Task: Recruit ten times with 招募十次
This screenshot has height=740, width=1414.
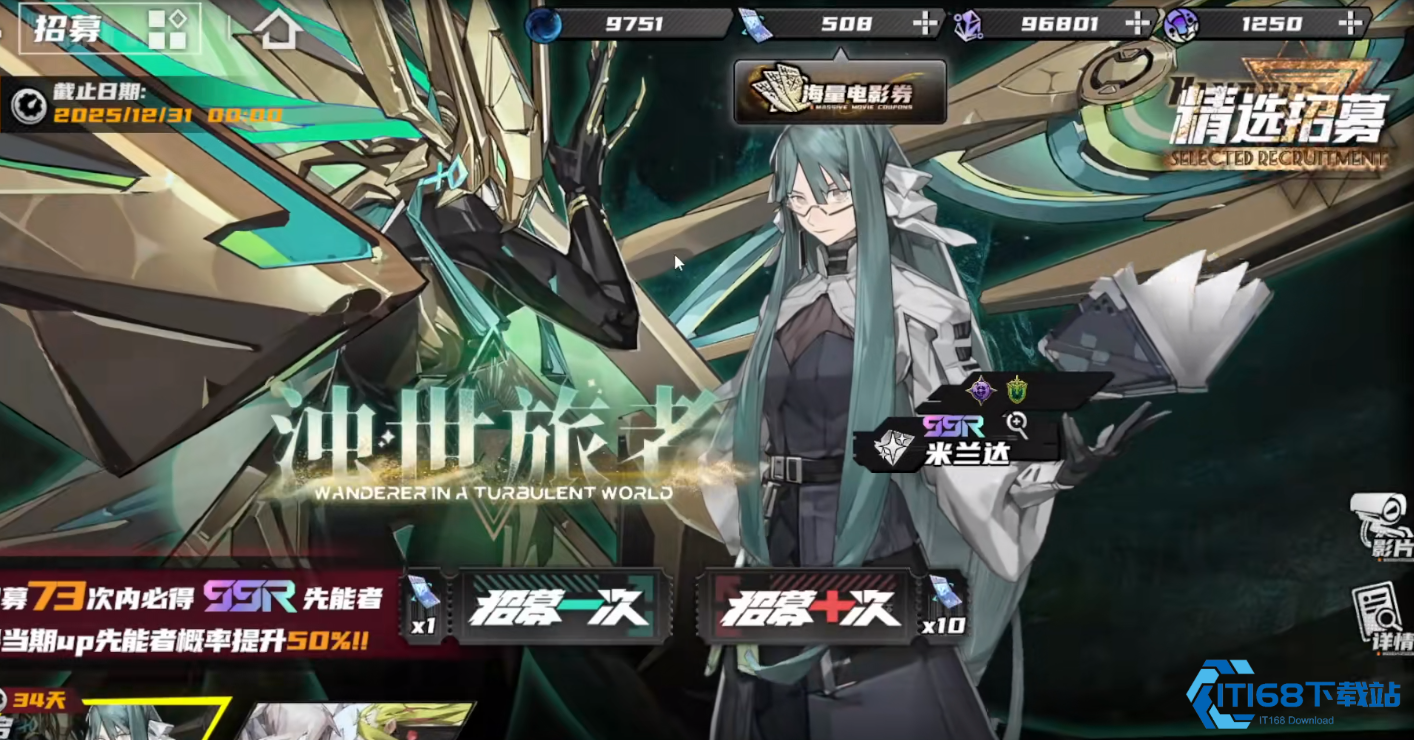Action: (811, 606)
